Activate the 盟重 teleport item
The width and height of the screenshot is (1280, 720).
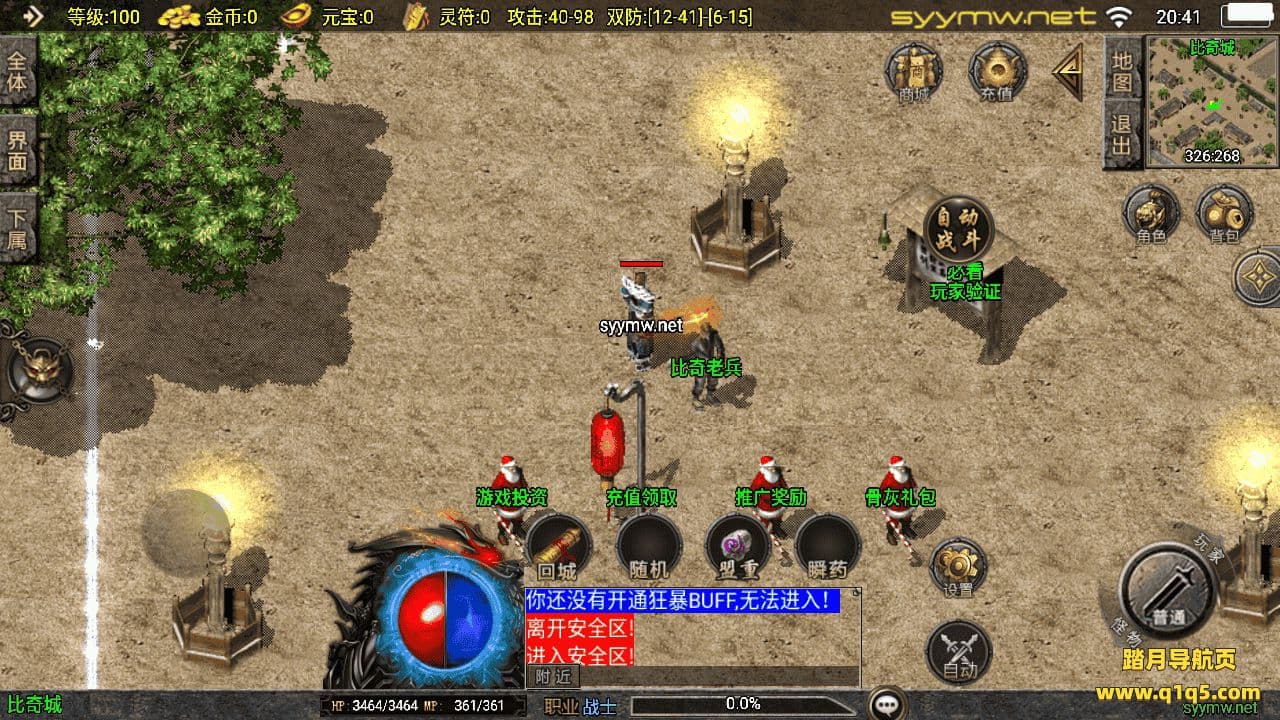click(x=738, y=547)
